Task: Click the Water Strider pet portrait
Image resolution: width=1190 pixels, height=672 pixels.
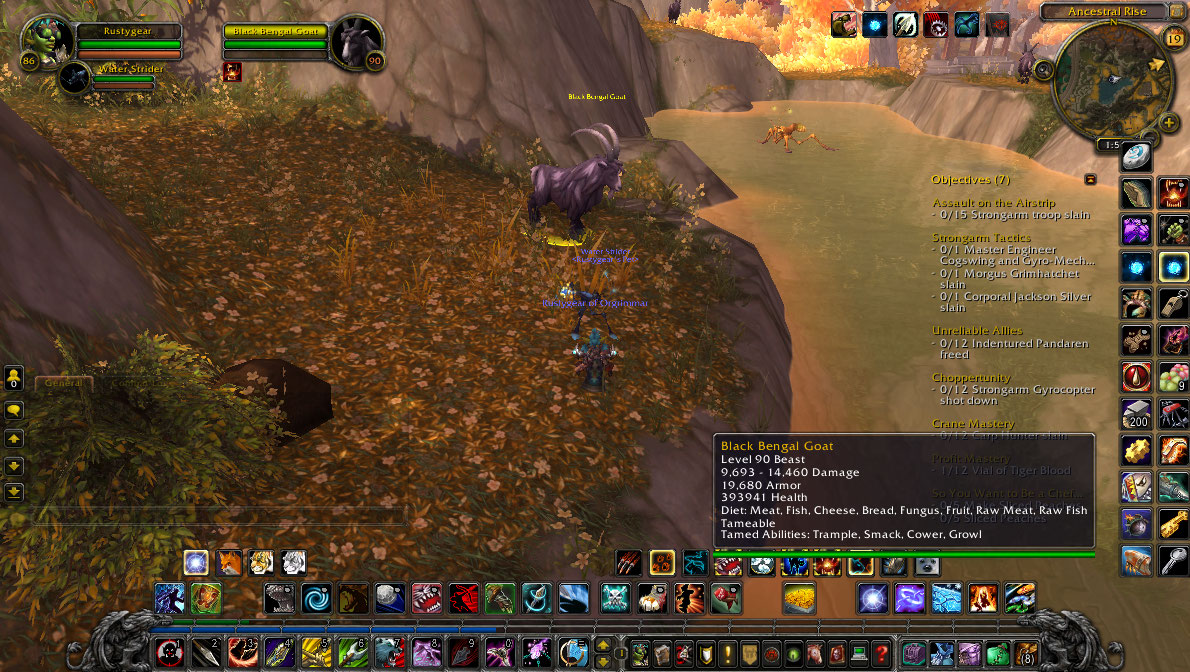Action: click(x=74, y=77)
